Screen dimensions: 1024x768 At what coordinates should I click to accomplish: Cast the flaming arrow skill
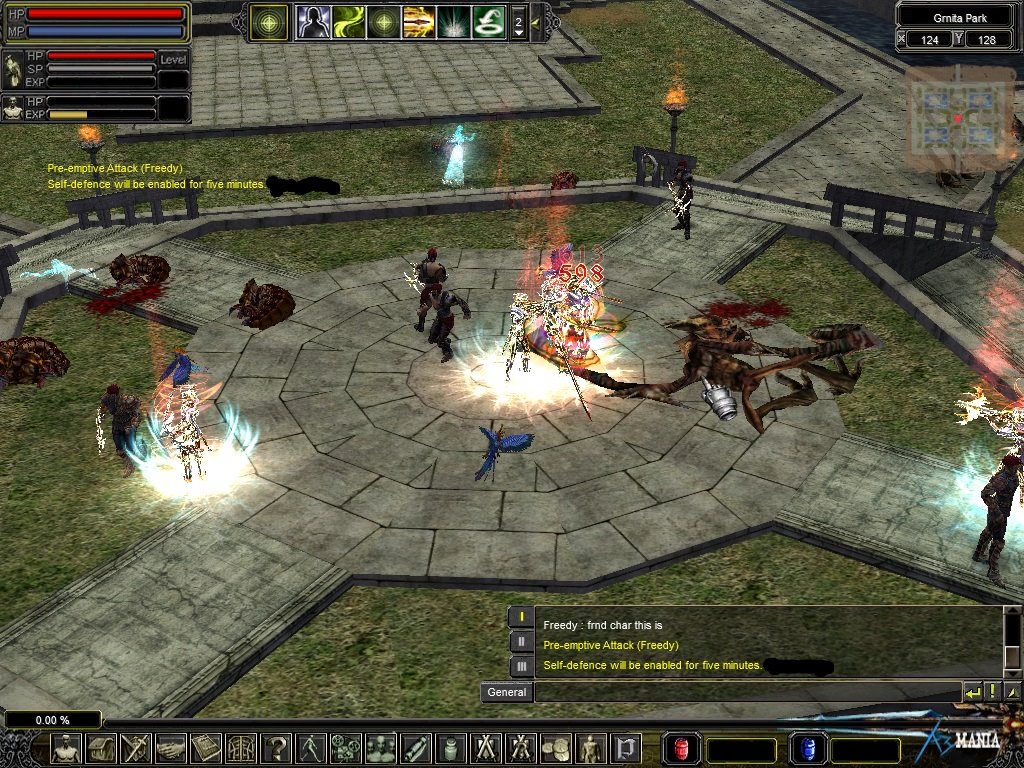418,22
